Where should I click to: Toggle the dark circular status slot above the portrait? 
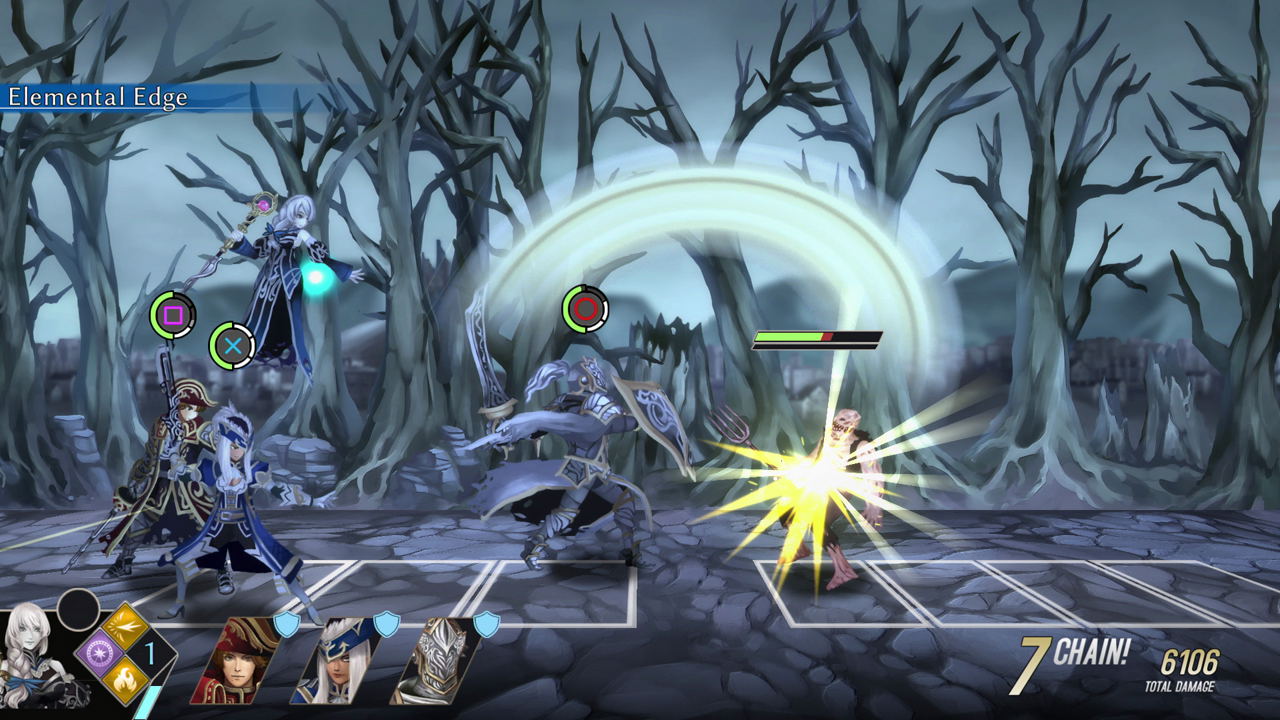[x=80, y=613]
